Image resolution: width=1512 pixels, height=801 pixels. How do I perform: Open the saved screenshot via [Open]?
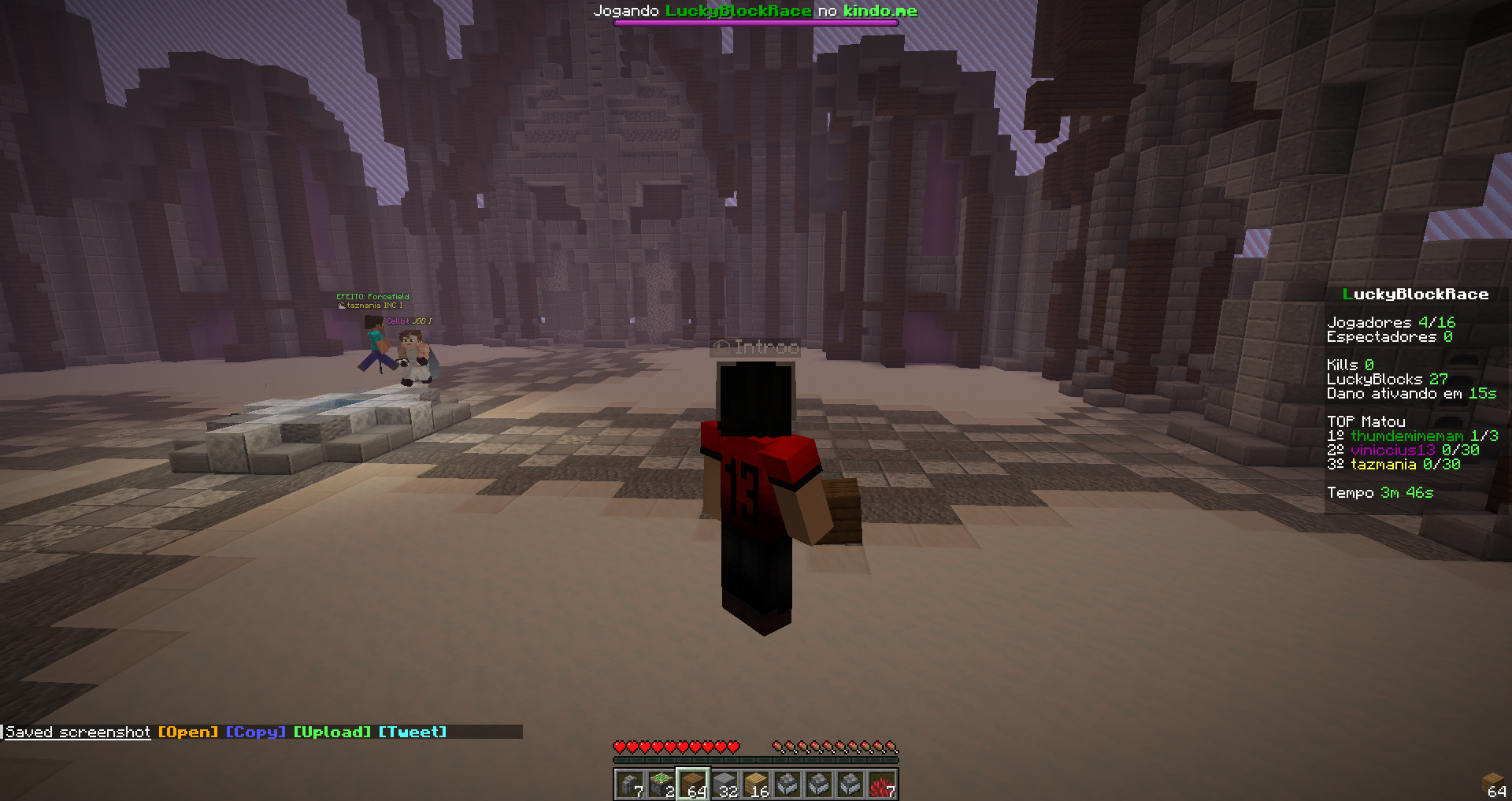[x=187, y=732]
